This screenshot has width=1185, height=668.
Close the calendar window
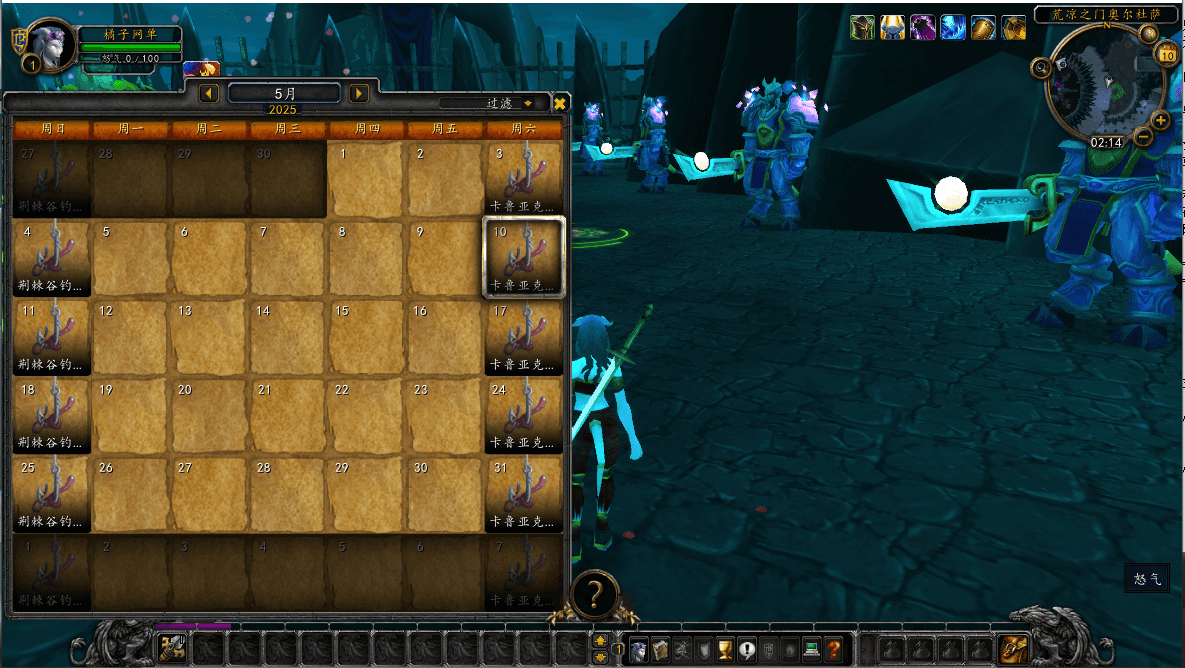click(560, 103)
